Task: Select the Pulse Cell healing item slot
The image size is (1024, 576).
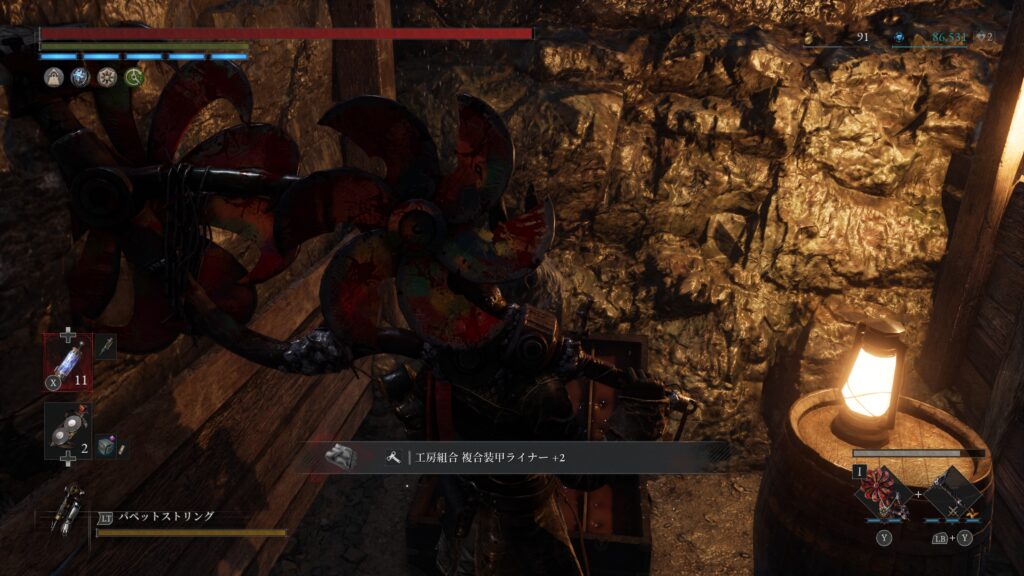Action: coord(68,359)
